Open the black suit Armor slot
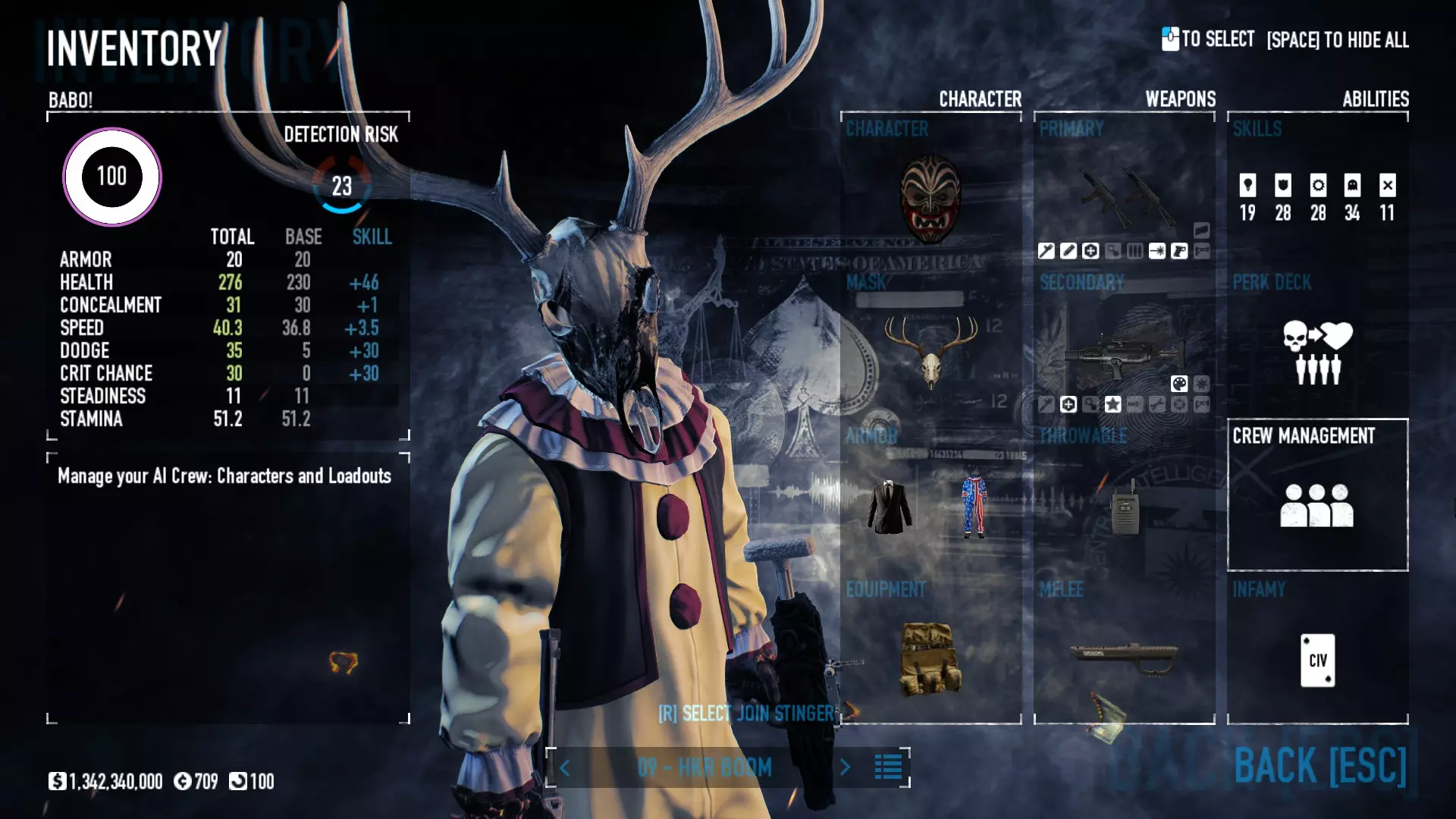 [x=890, y=507]
